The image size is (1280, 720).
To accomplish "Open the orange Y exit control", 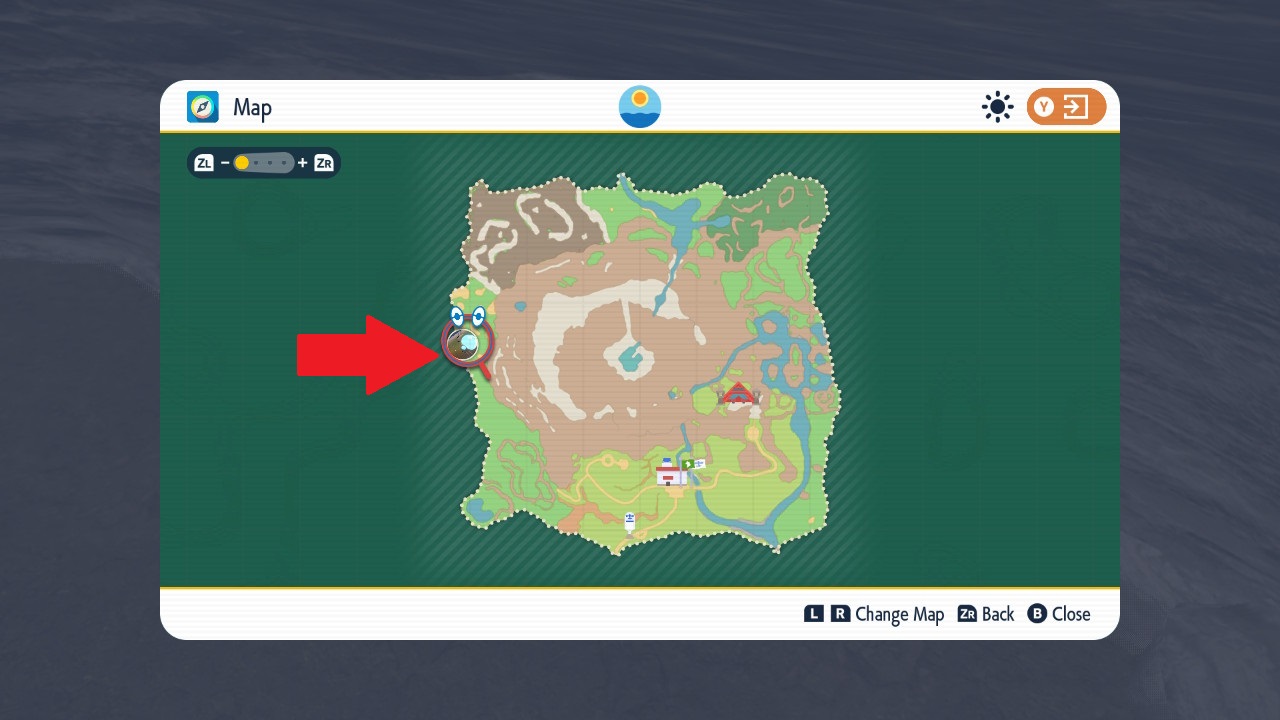I will point(1066,107).
